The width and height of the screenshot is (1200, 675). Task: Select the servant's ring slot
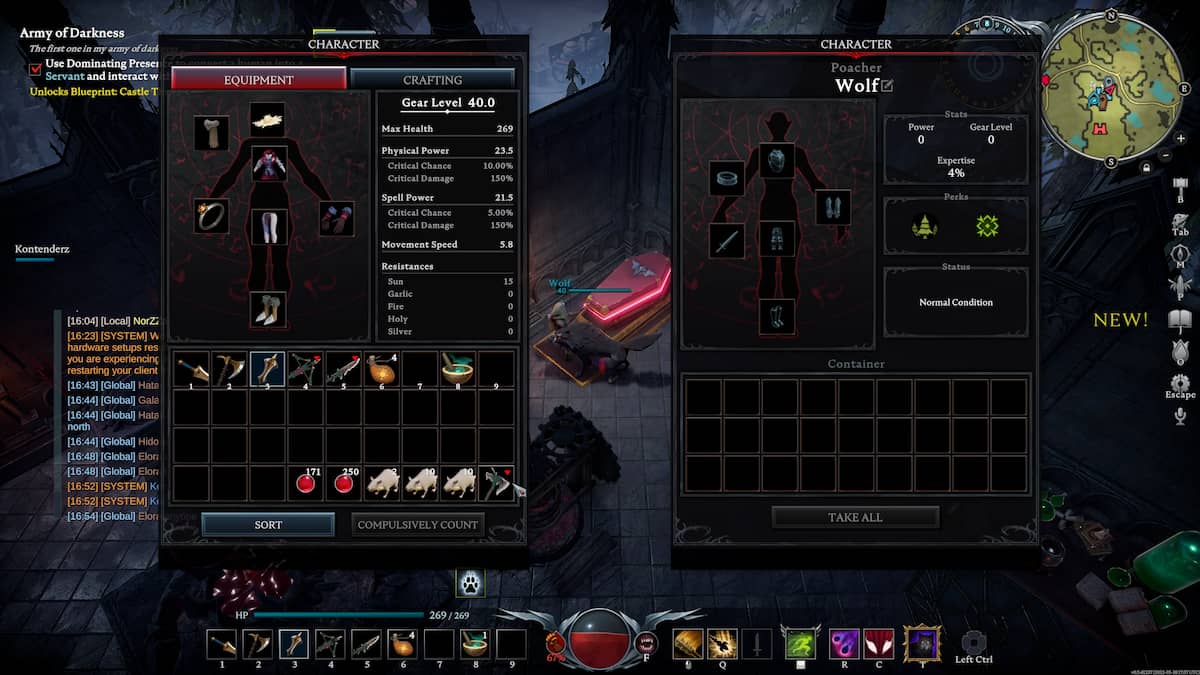click(727, 179)
